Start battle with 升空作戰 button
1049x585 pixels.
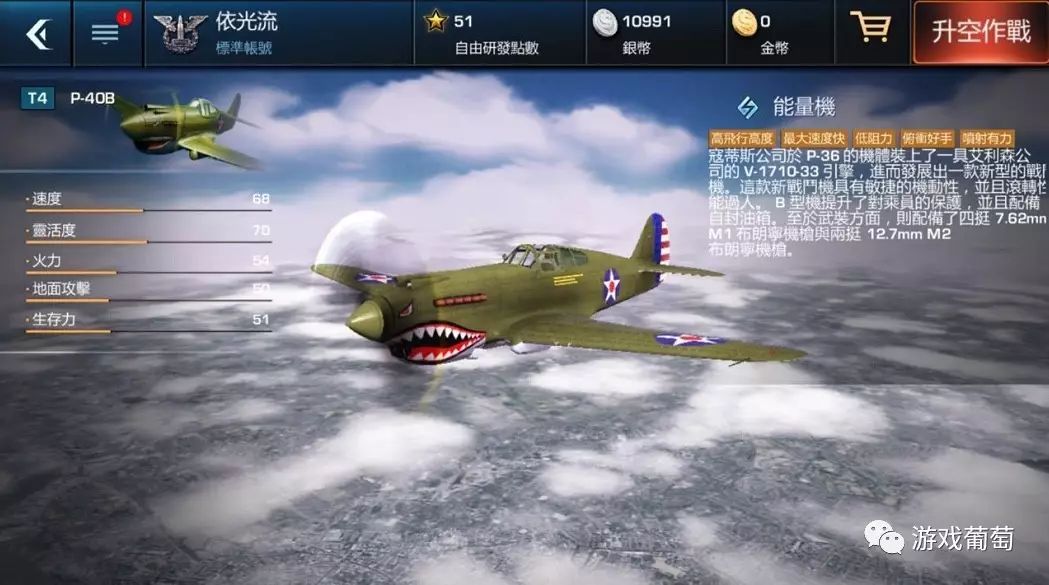point(980,33)
